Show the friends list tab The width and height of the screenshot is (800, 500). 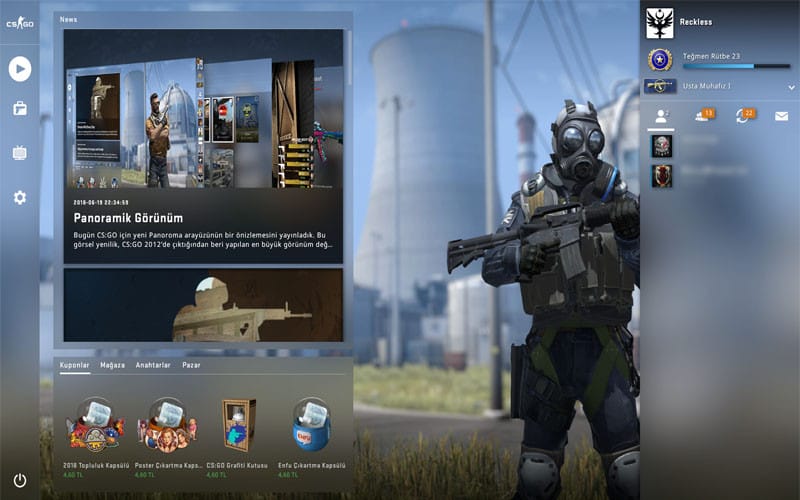pyautogui.click(x=661, y=116)
